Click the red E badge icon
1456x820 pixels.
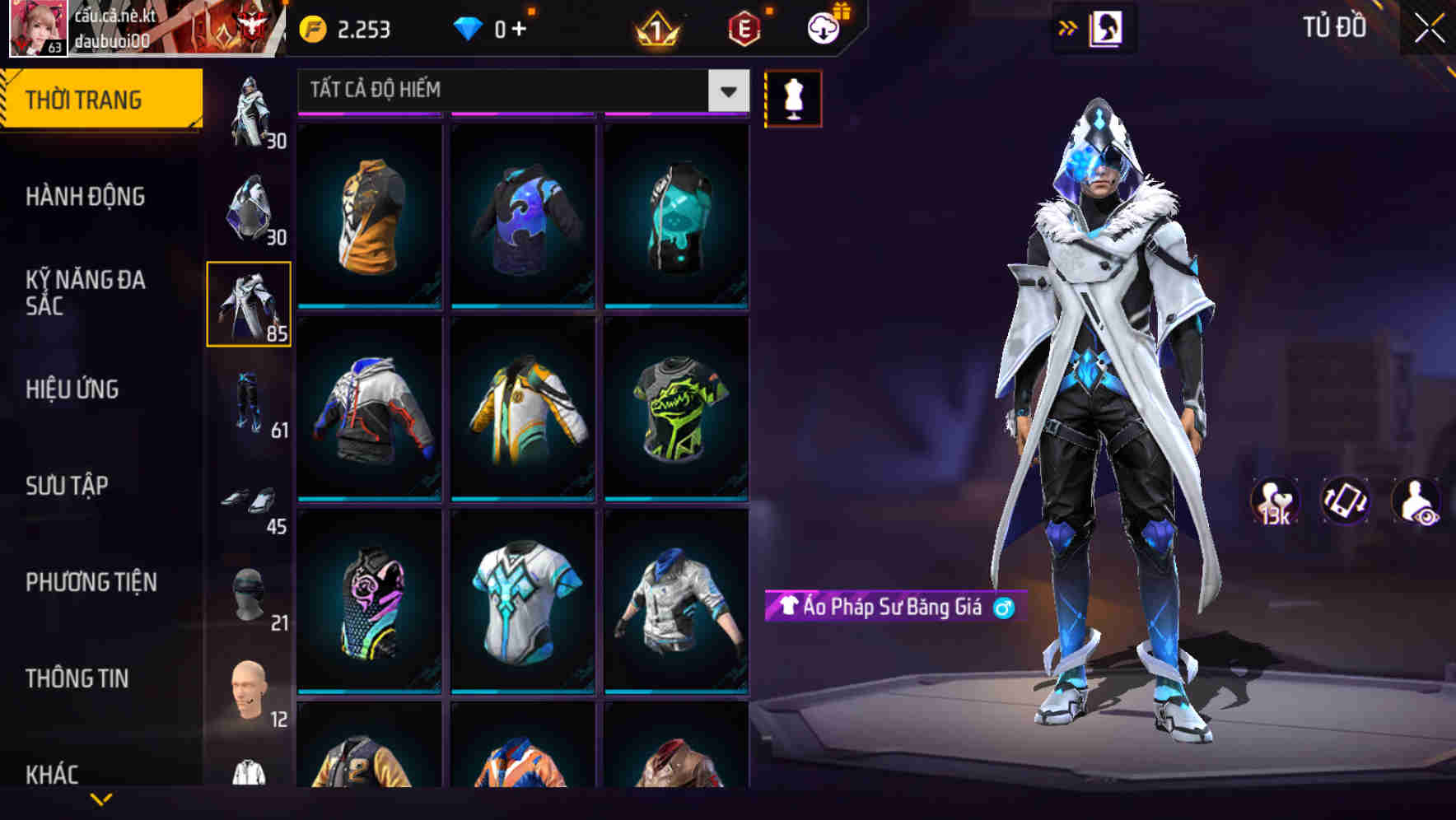pyautogui.click(x=741, y=28)
